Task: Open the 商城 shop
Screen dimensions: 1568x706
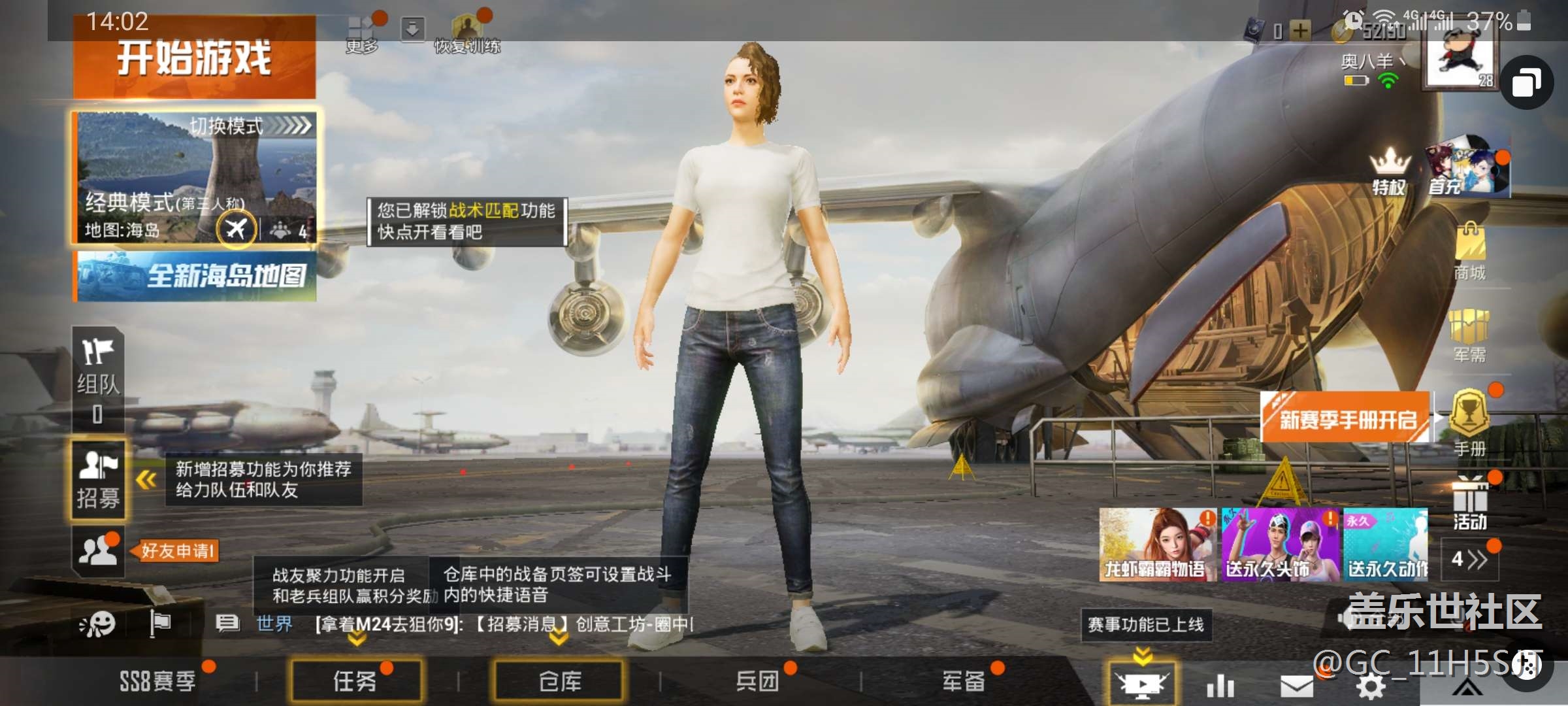Action: point(1469,252)
